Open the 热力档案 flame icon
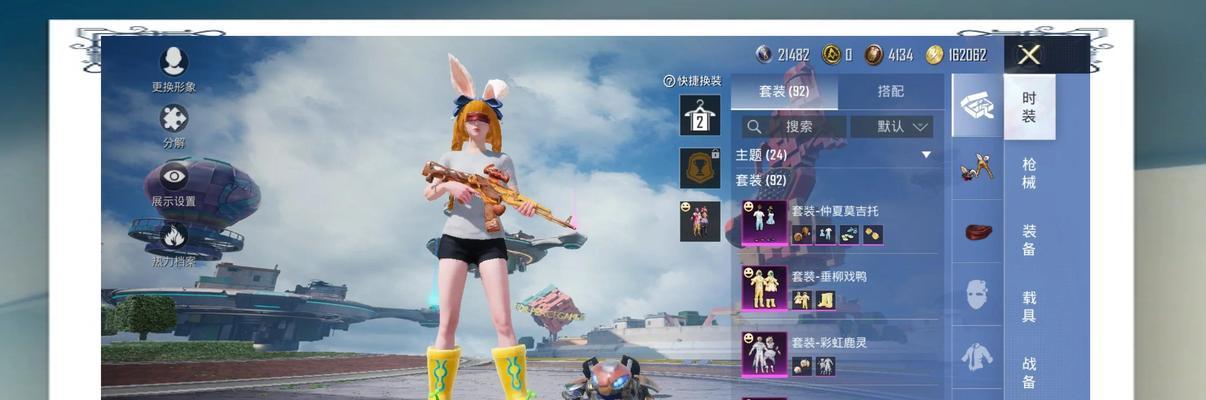 [174, 243]
